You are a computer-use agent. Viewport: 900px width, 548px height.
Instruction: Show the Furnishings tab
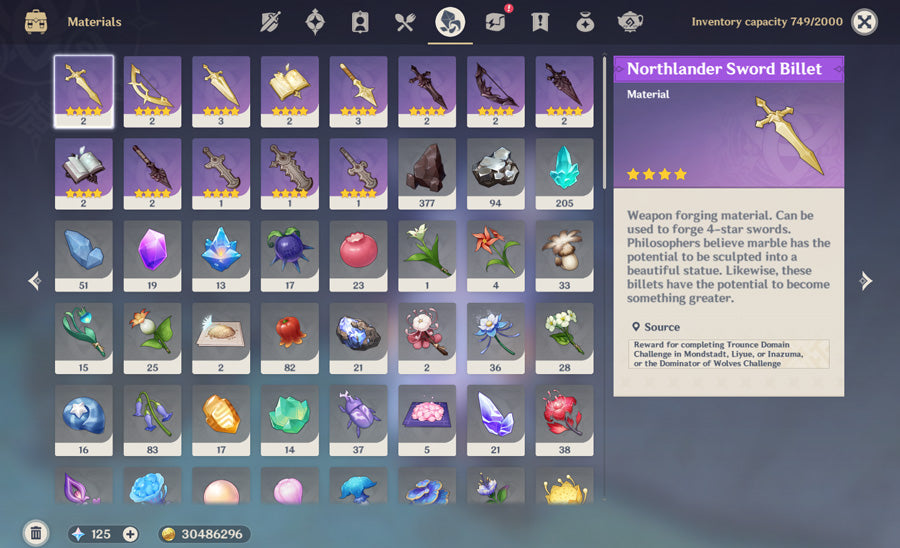click(630, 21)
